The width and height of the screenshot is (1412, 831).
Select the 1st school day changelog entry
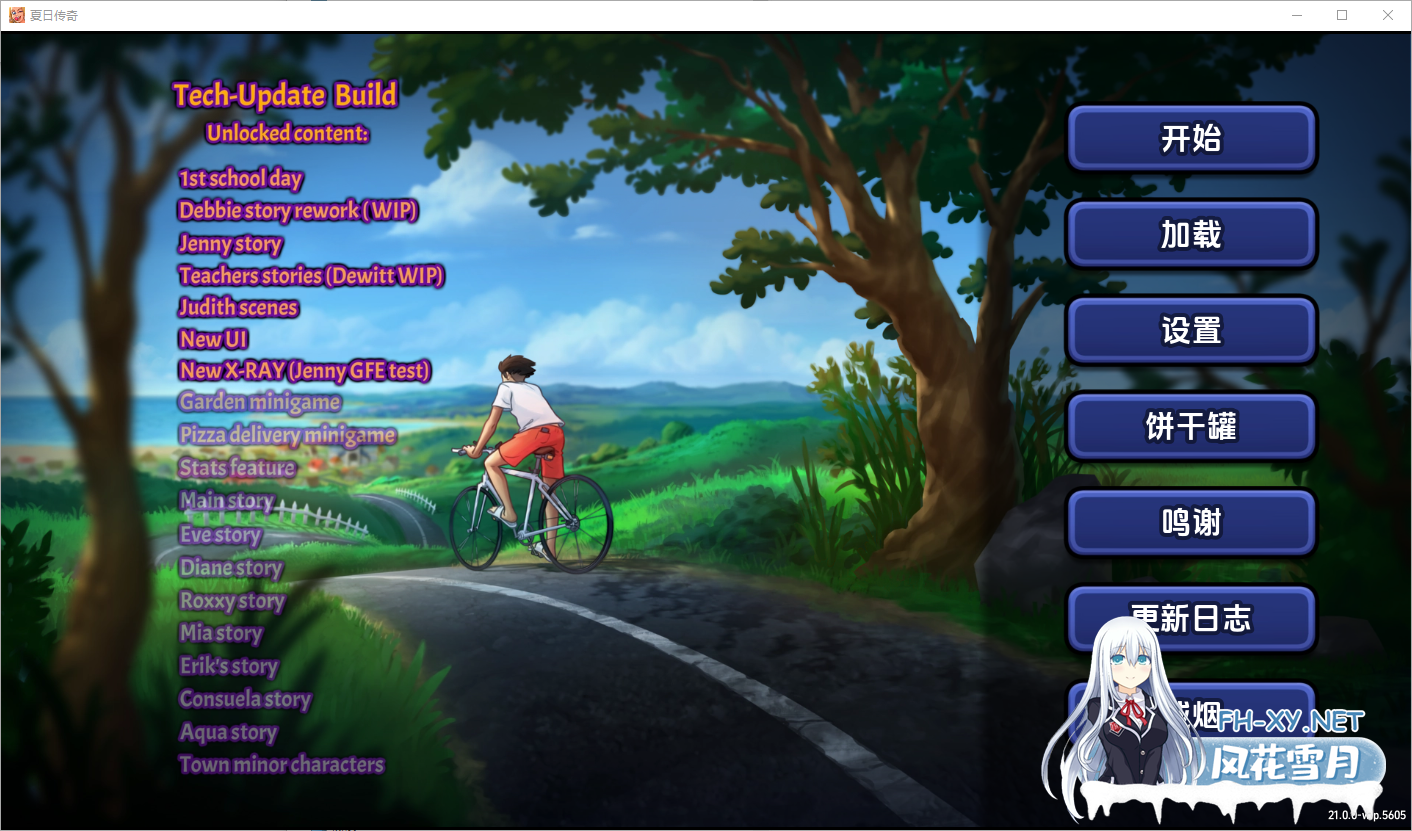point(240,178)
